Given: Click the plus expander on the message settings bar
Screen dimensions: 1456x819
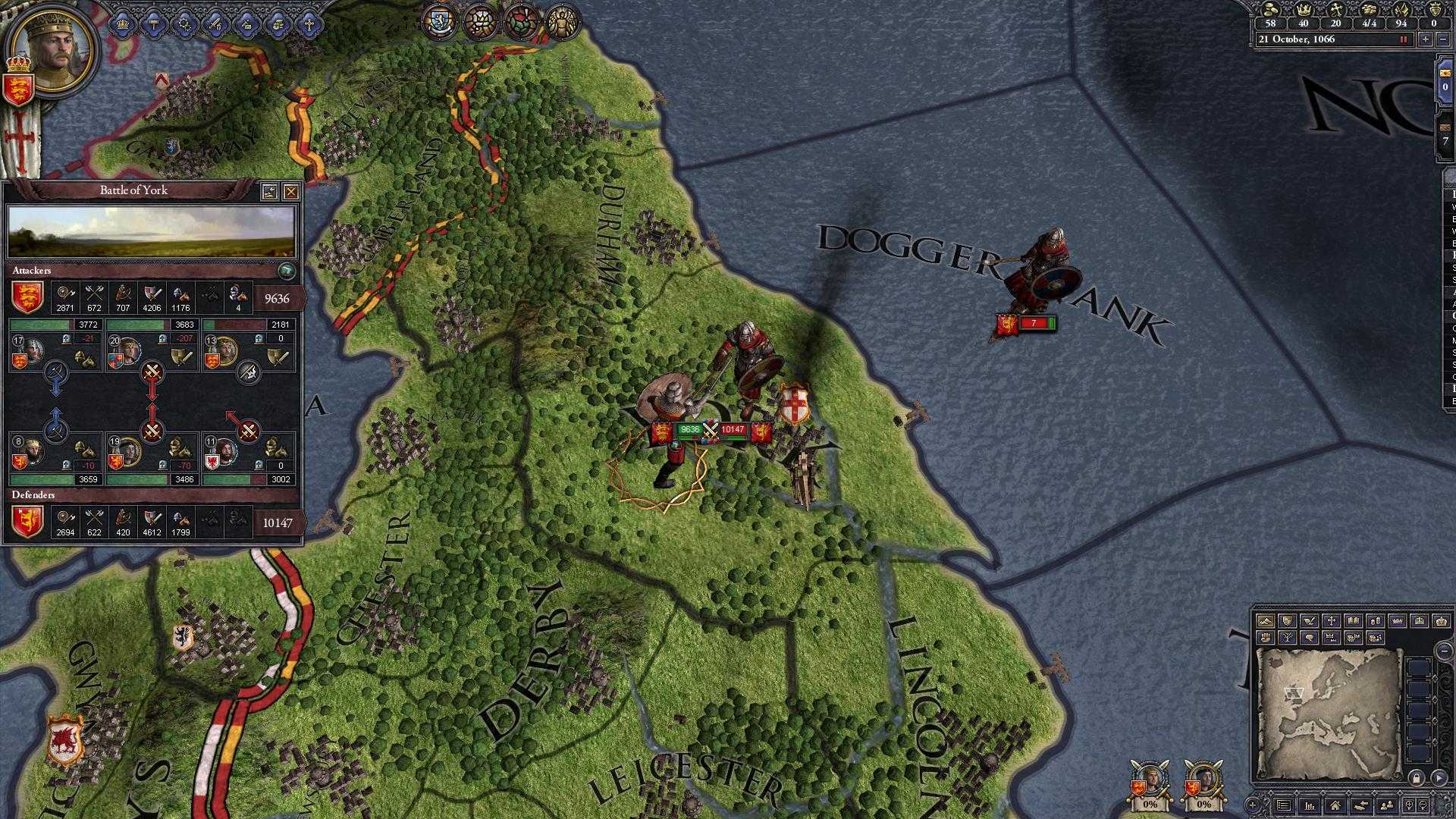Looking at the screenshot, I should point(1254,806).
